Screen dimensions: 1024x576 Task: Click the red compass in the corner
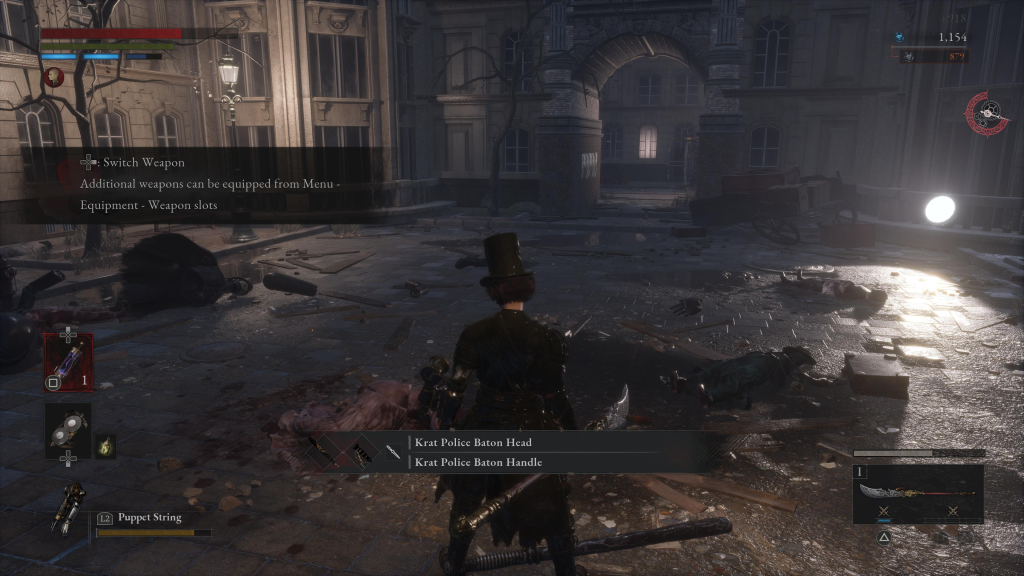986,114
